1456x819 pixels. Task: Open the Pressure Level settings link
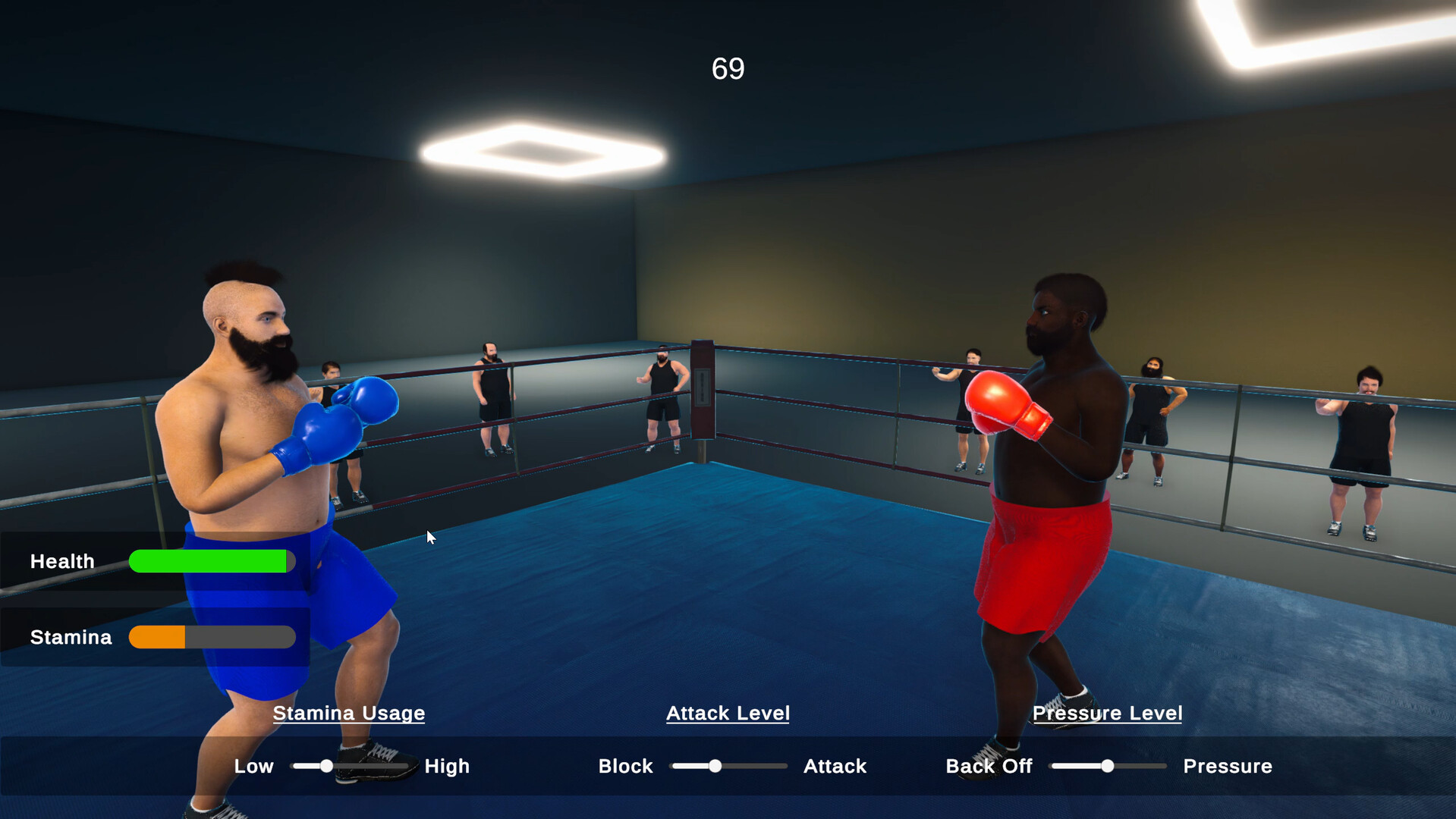pos(1108,714)
